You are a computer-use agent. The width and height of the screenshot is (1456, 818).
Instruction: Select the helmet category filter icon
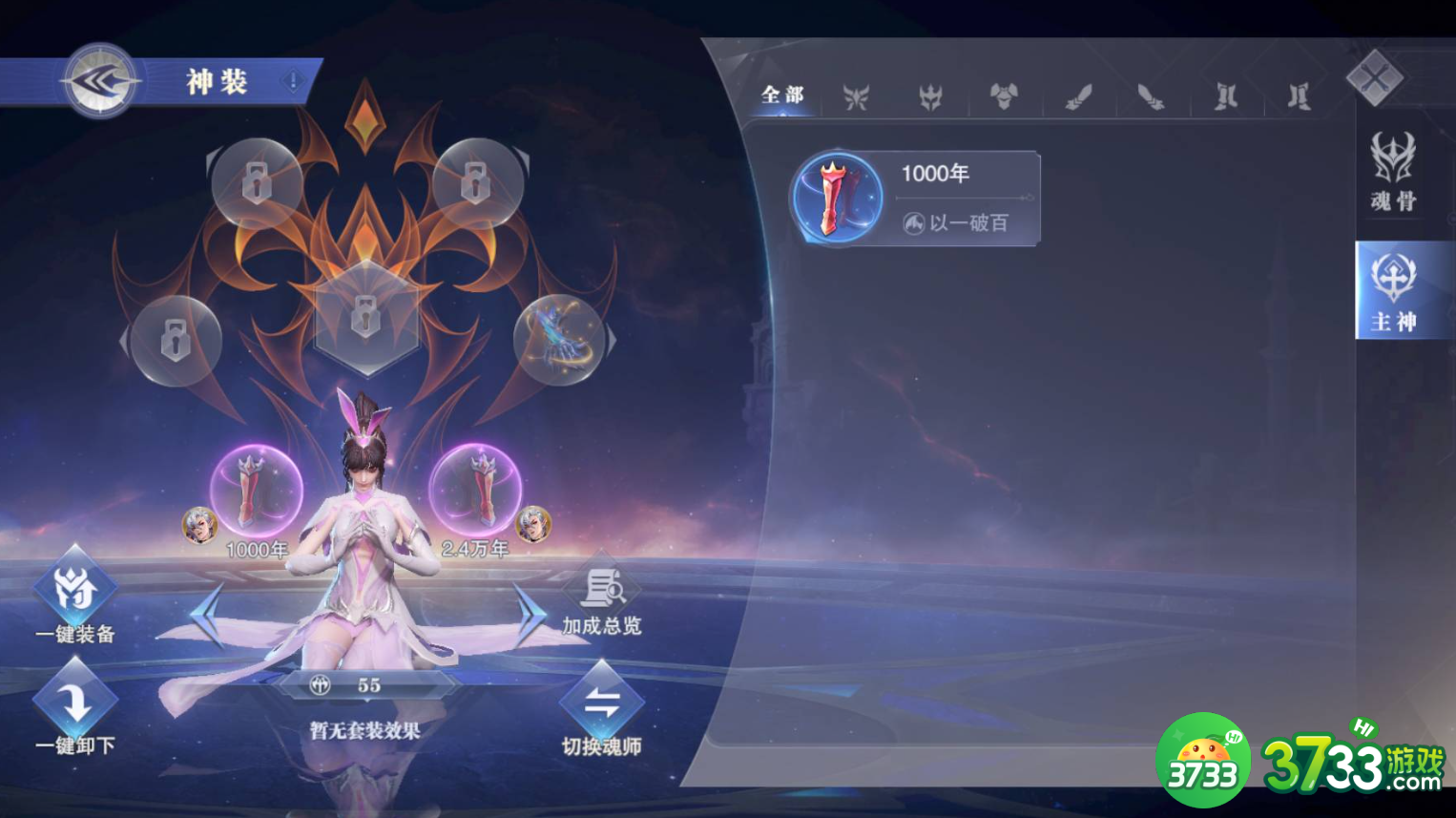coord(930,95)
